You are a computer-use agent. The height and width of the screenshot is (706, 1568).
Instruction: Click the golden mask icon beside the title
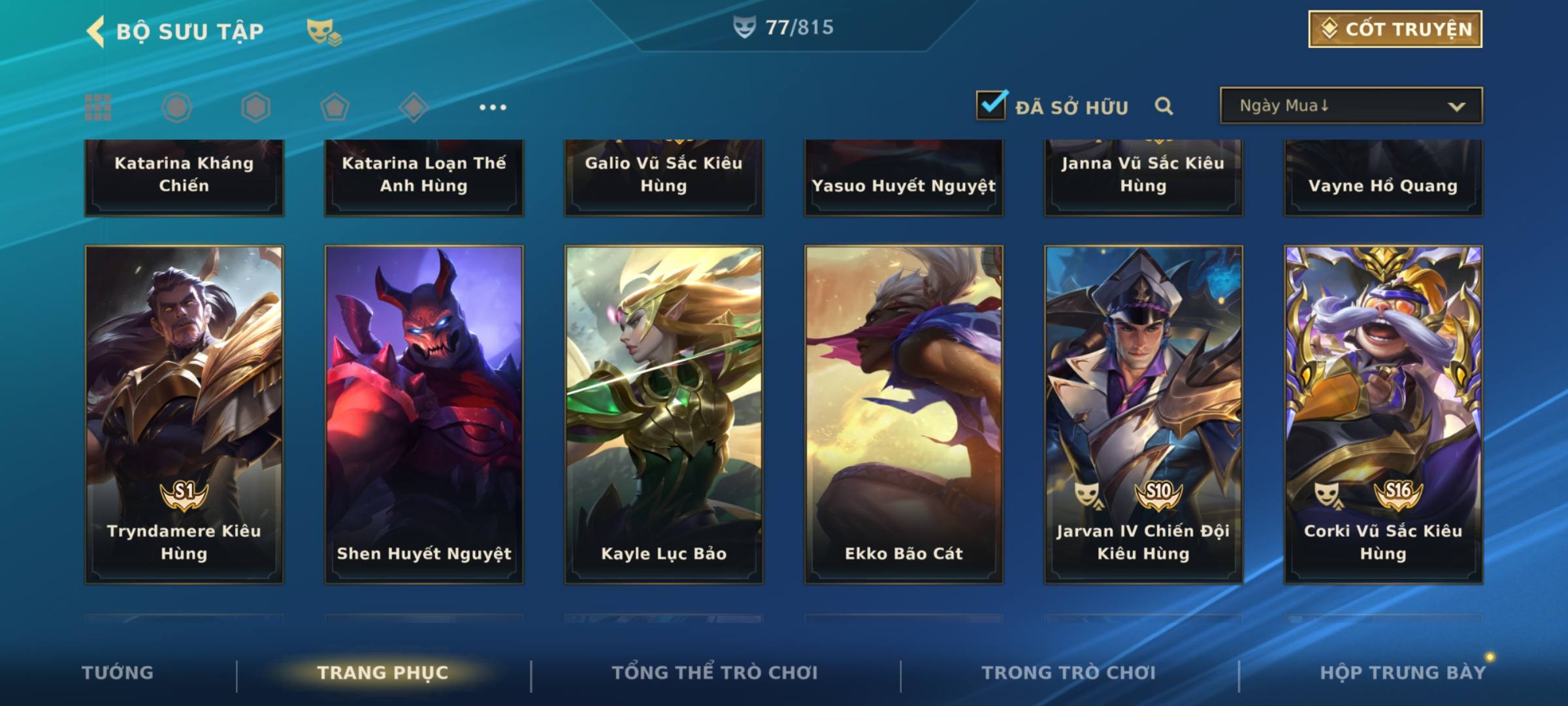[x=323, y=31]
